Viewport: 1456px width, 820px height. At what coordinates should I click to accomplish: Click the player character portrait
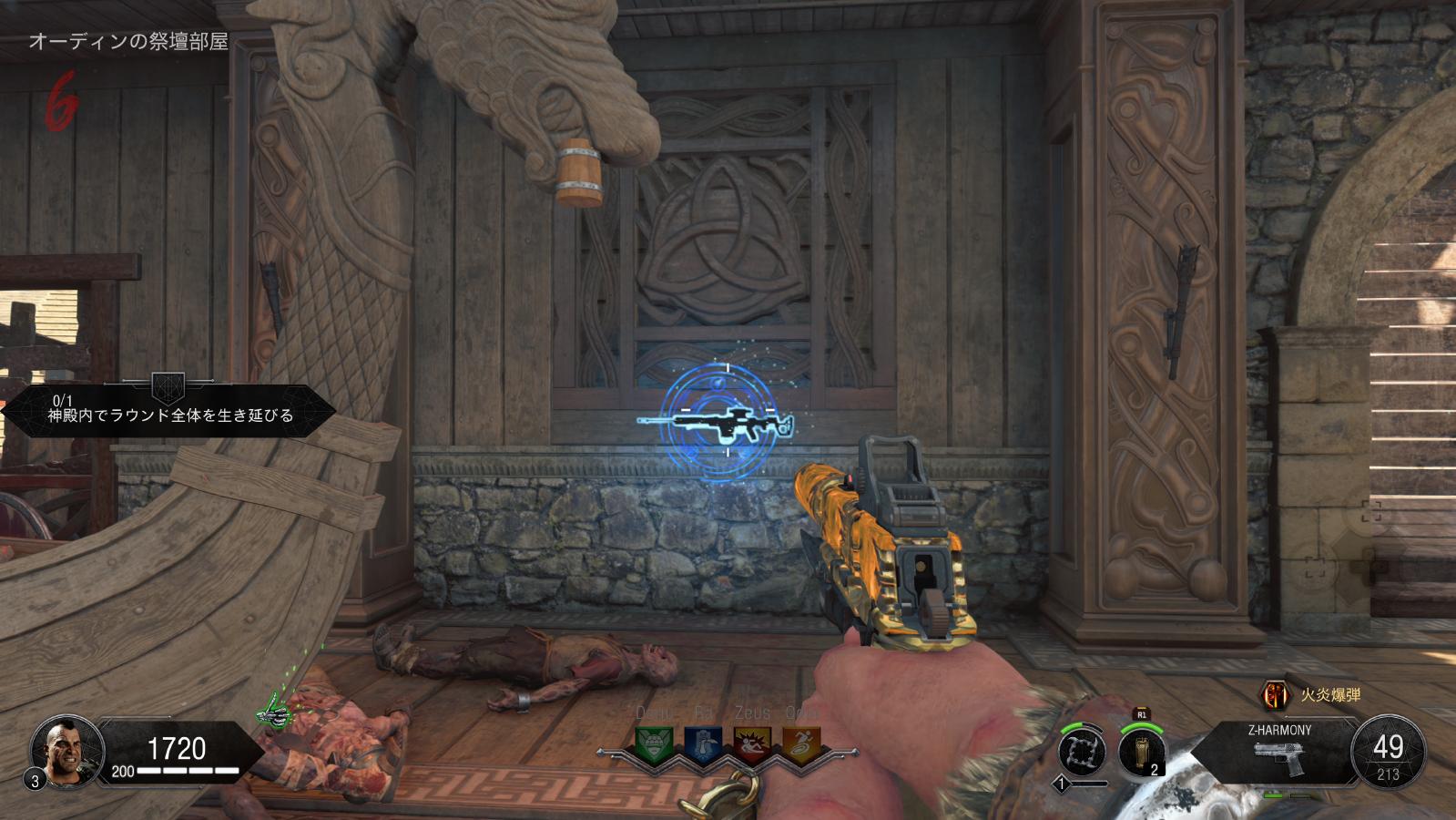coord(62,748)
